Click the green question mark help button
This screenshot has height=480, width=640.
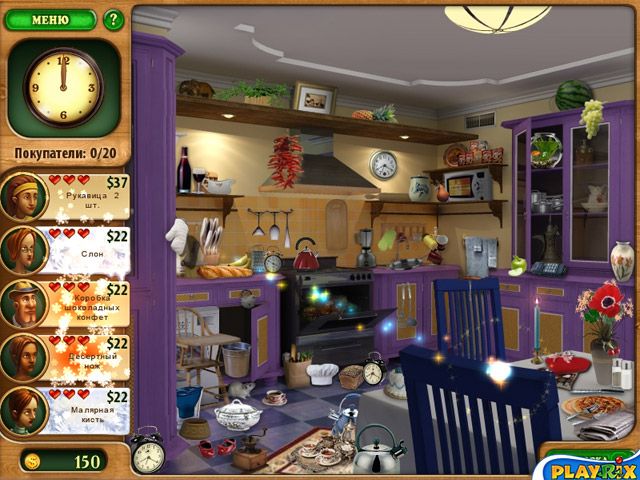click(x=113, y=19)
